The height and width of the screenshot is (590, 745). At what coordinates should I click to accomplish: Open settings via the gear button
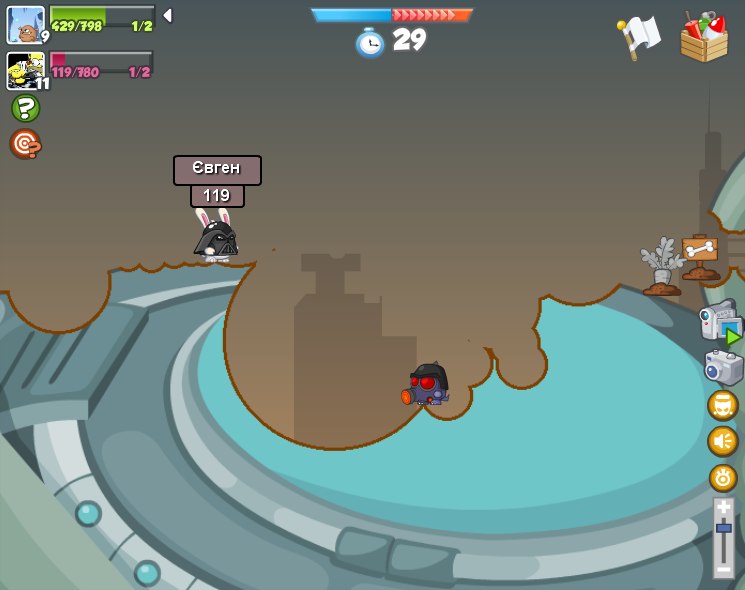tap(722, 477)
